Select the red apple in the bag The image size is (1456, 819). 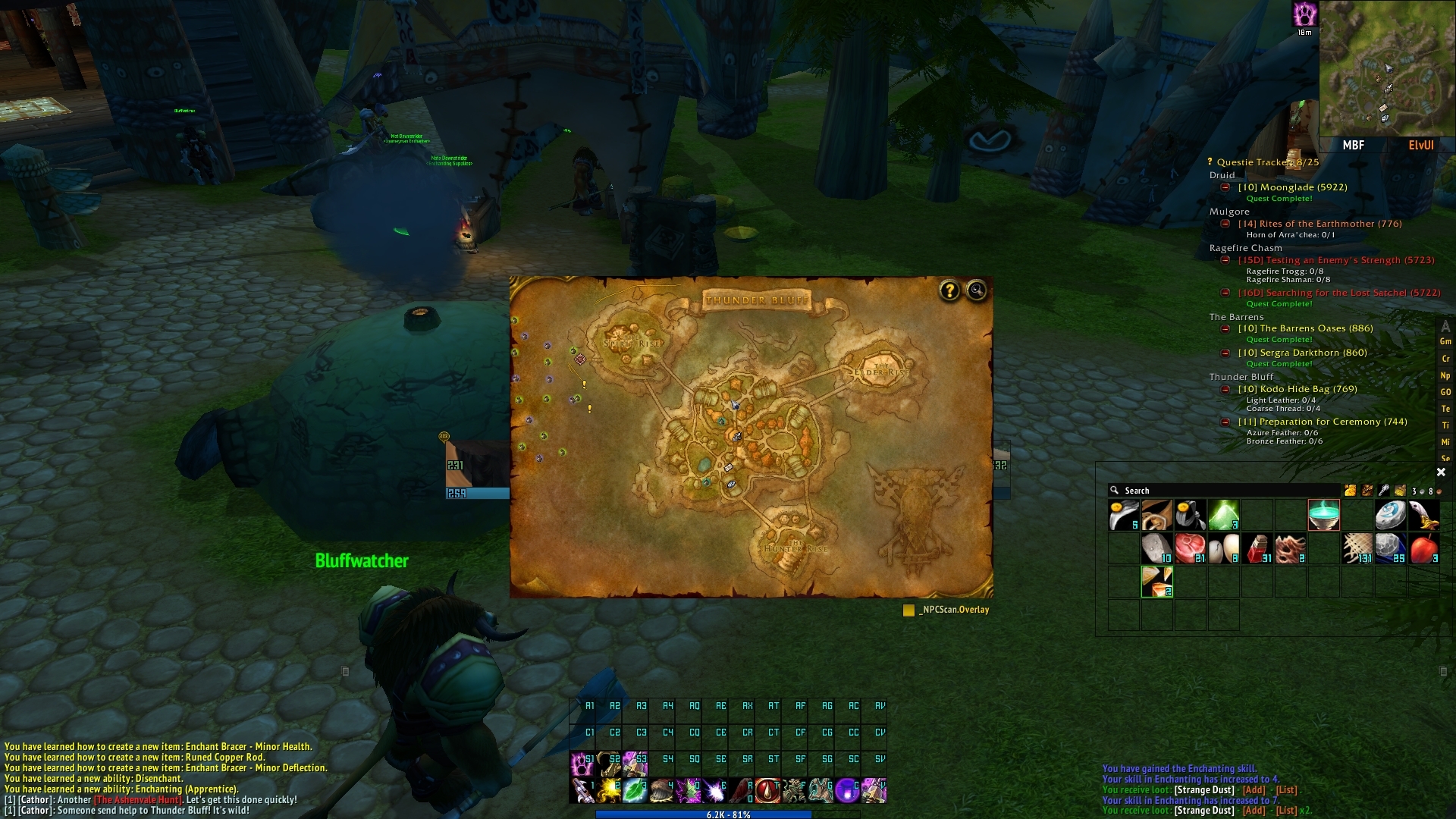(x=1423, y=548)
